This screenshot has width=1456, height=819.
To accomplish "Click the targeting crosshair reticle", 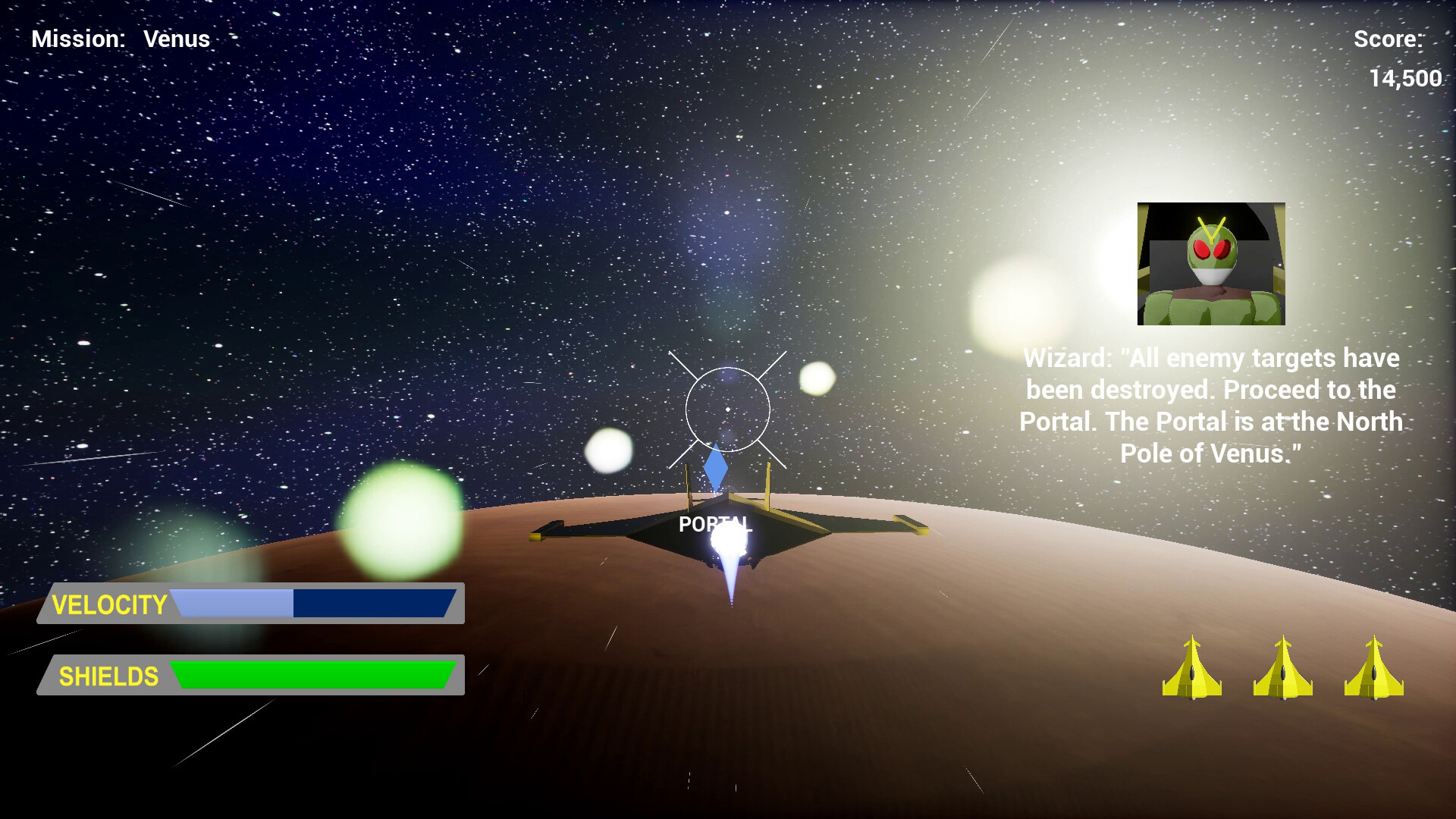I will 728,409.
